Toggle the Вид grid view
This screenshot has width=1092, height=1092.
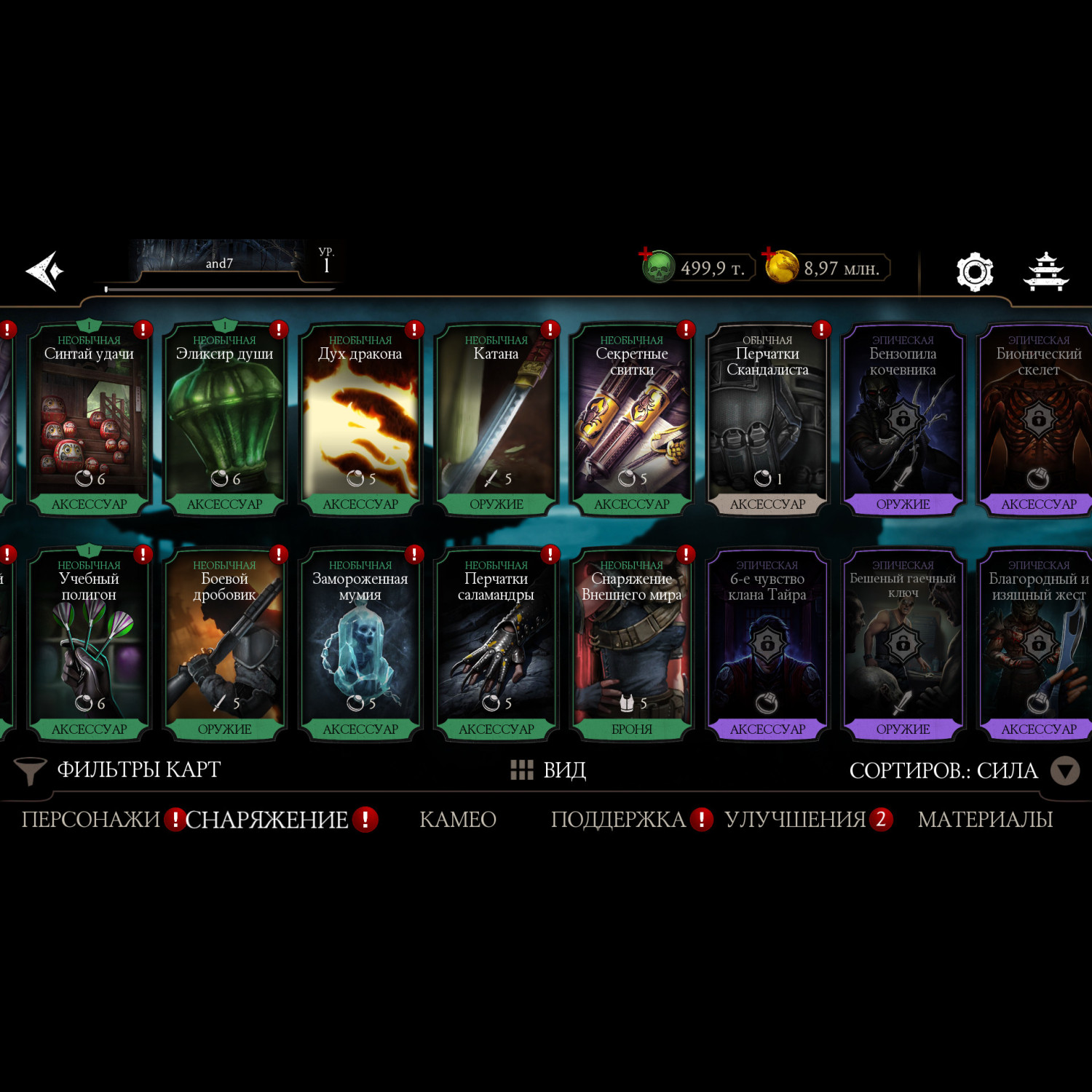tap(549, 770)
